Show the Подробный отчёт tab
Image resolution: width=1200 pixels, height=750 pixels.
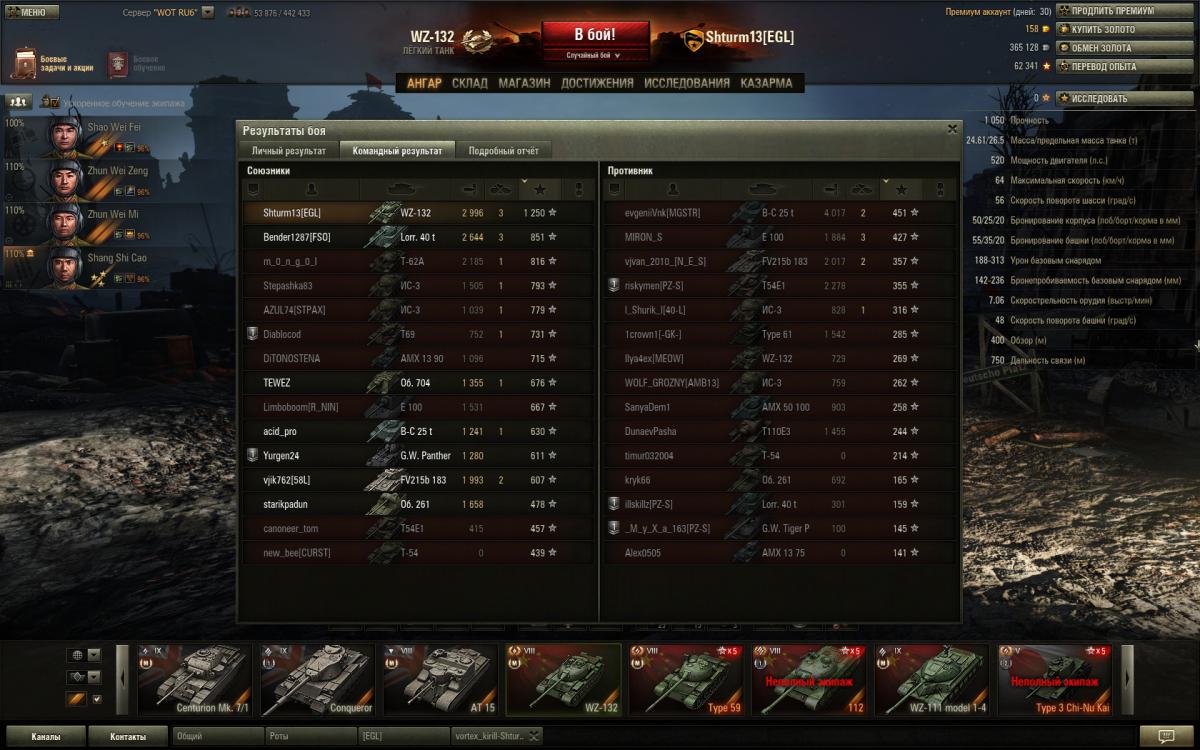click(504, 151)
